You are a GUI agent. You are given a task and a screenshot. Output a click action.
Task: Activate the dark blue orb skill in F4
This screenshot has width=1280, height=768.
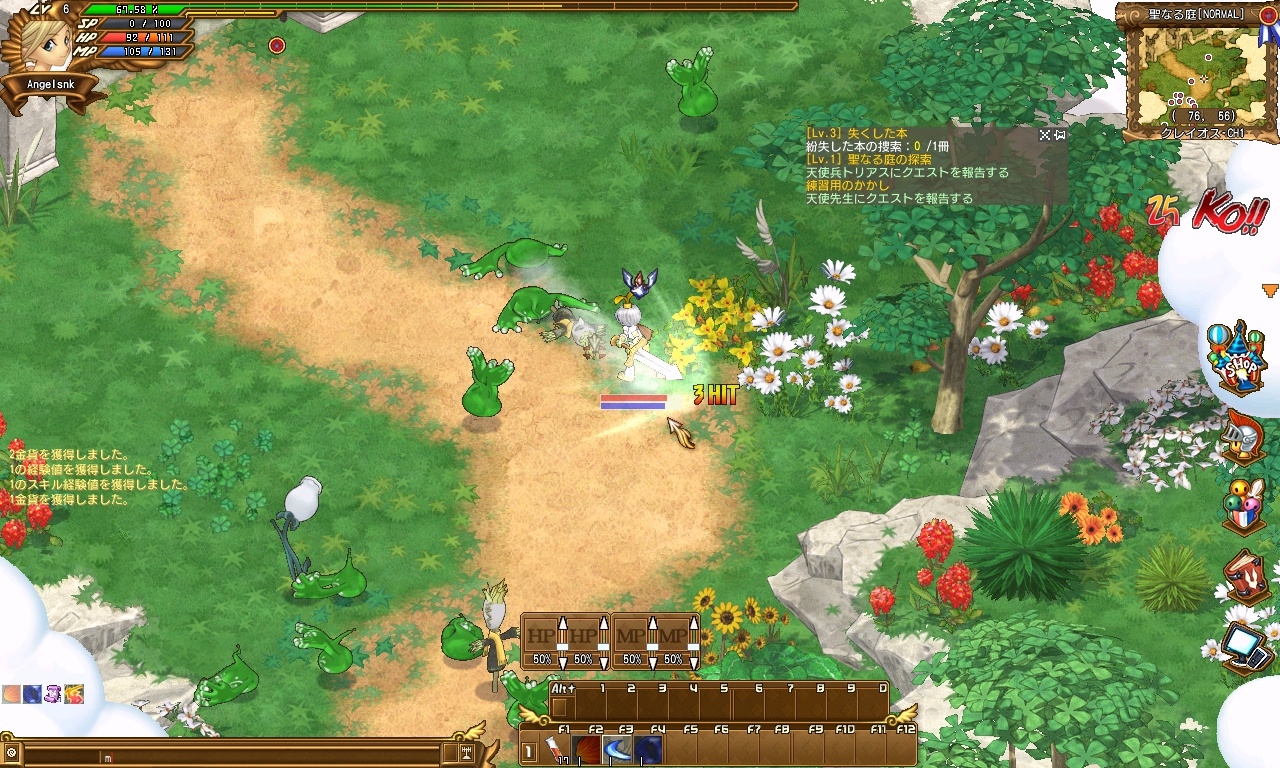[x=649, y=750]
